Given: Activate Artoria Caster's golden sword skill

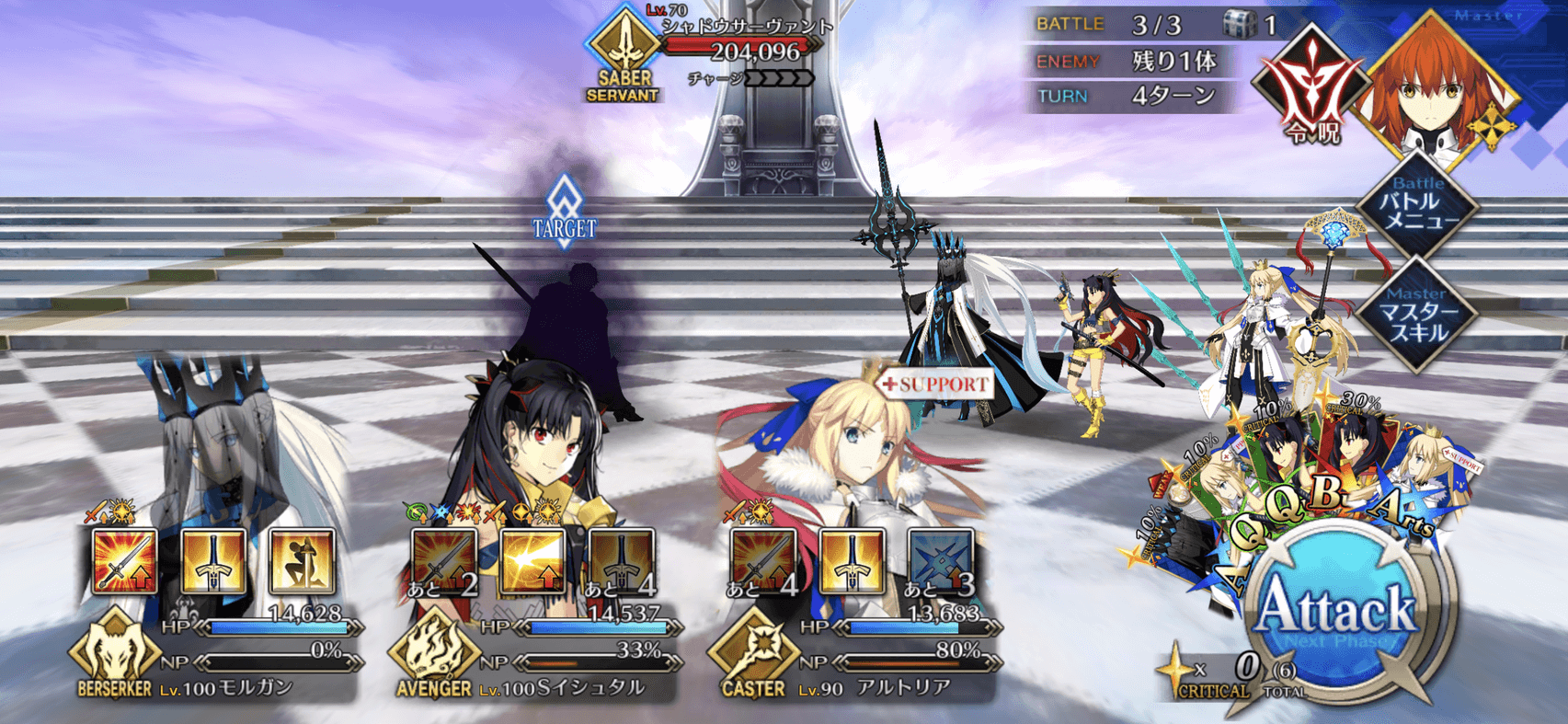Looking at the screenshot, I should point(853,560).
